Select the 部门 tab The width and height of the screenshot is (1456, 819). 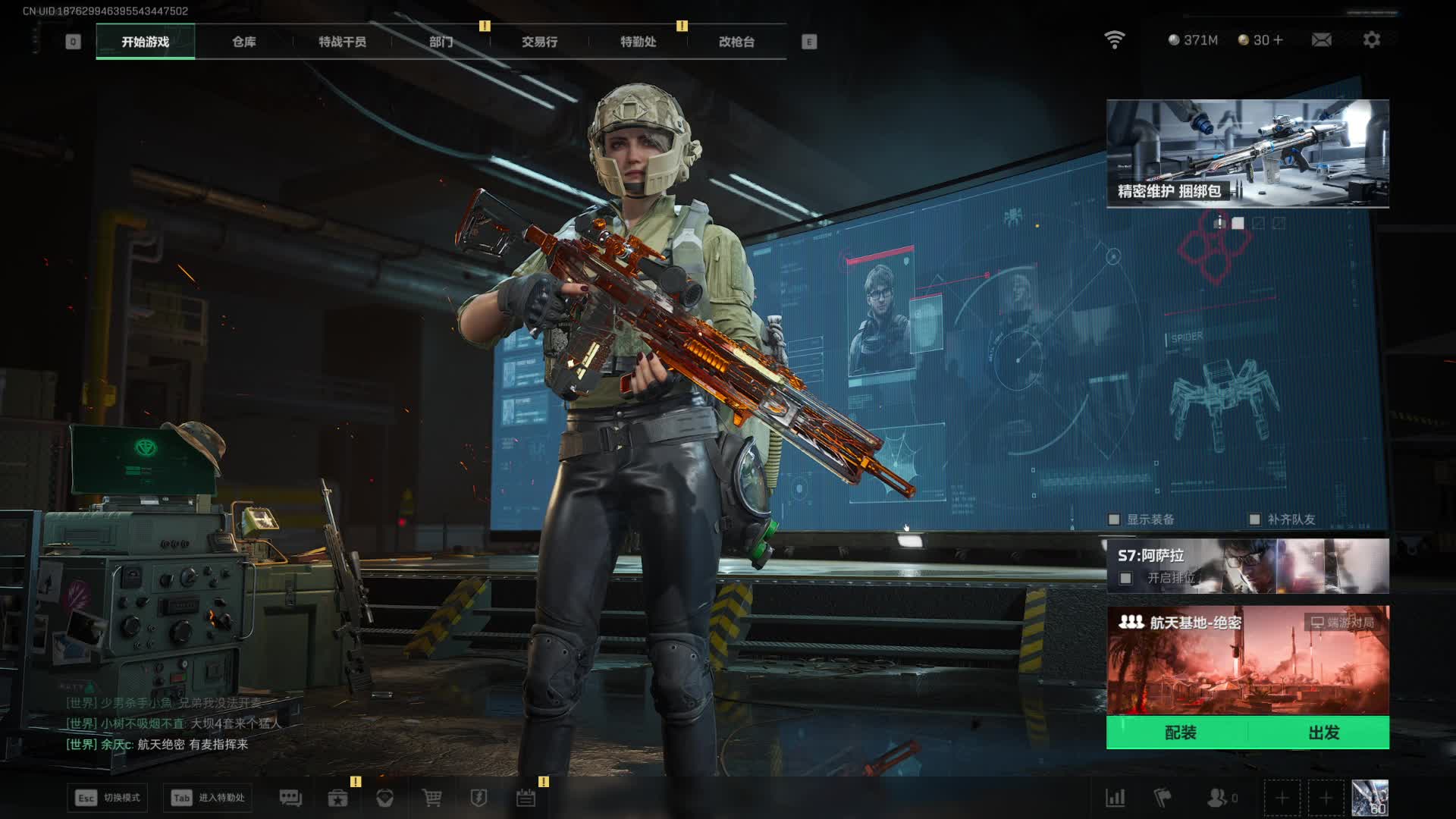tap(441, 42)
